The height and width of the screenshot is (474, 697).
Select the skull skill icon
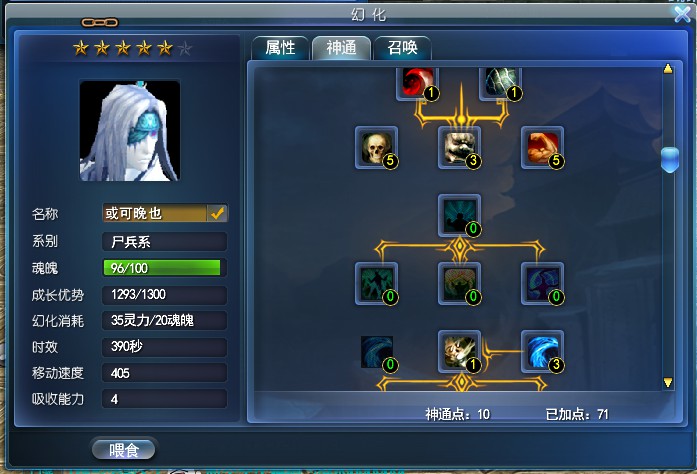[377, 147]
